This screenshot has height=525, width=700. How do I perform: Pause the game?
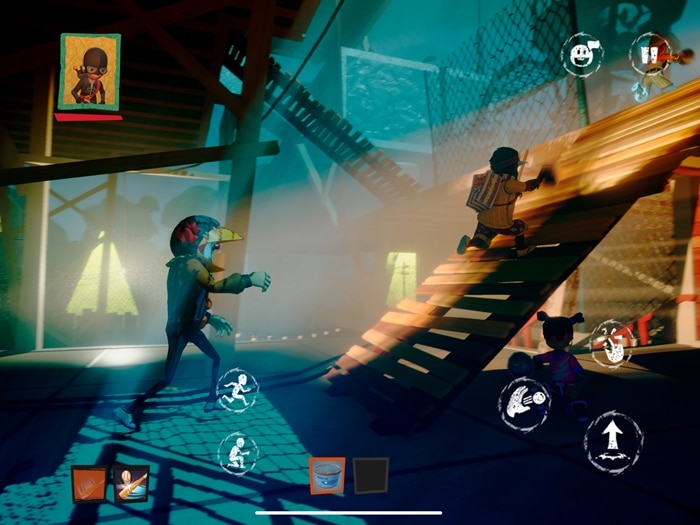pos(649,52)
